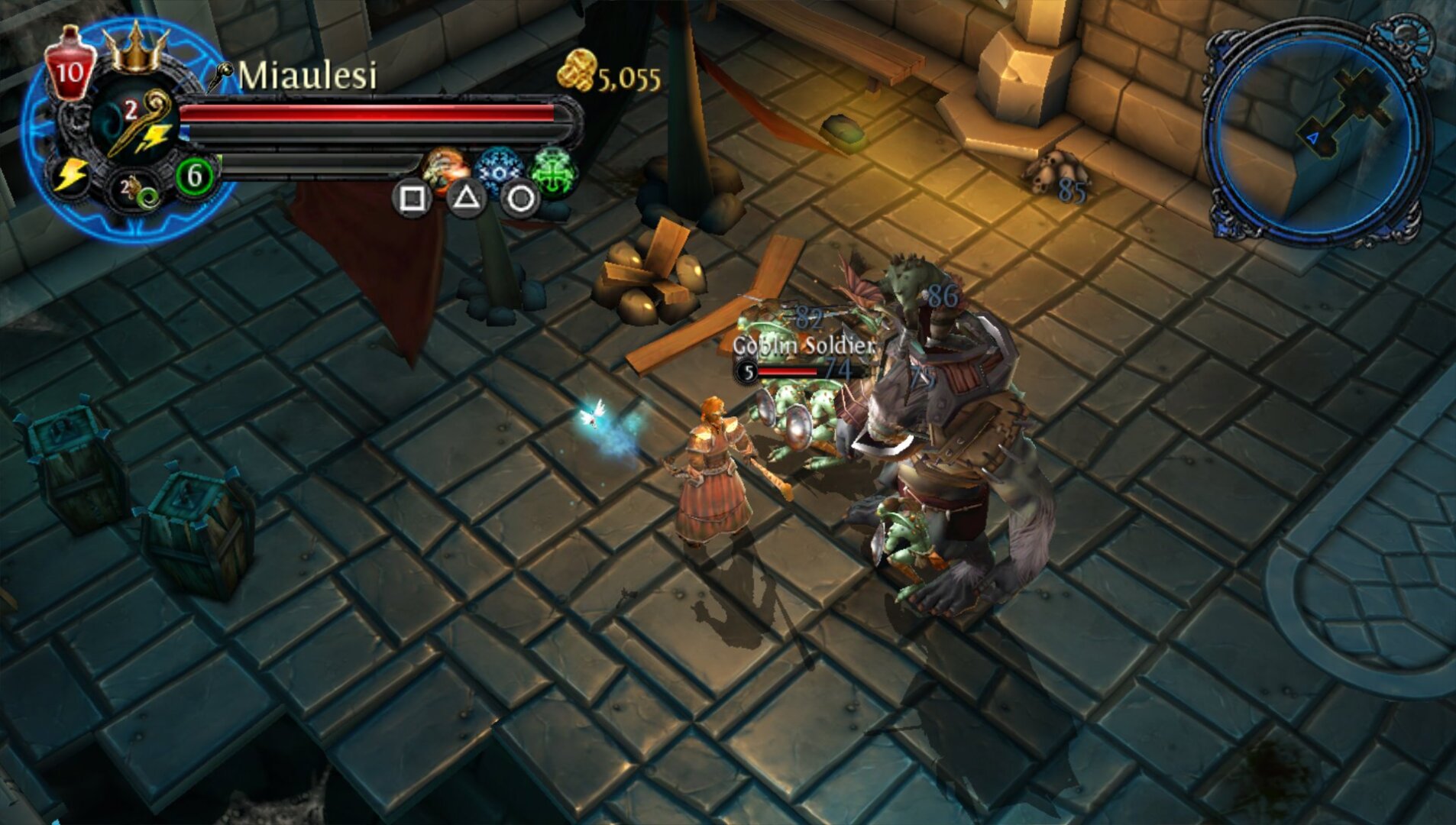Click the green level 6 badge

(x=194, y=176)
